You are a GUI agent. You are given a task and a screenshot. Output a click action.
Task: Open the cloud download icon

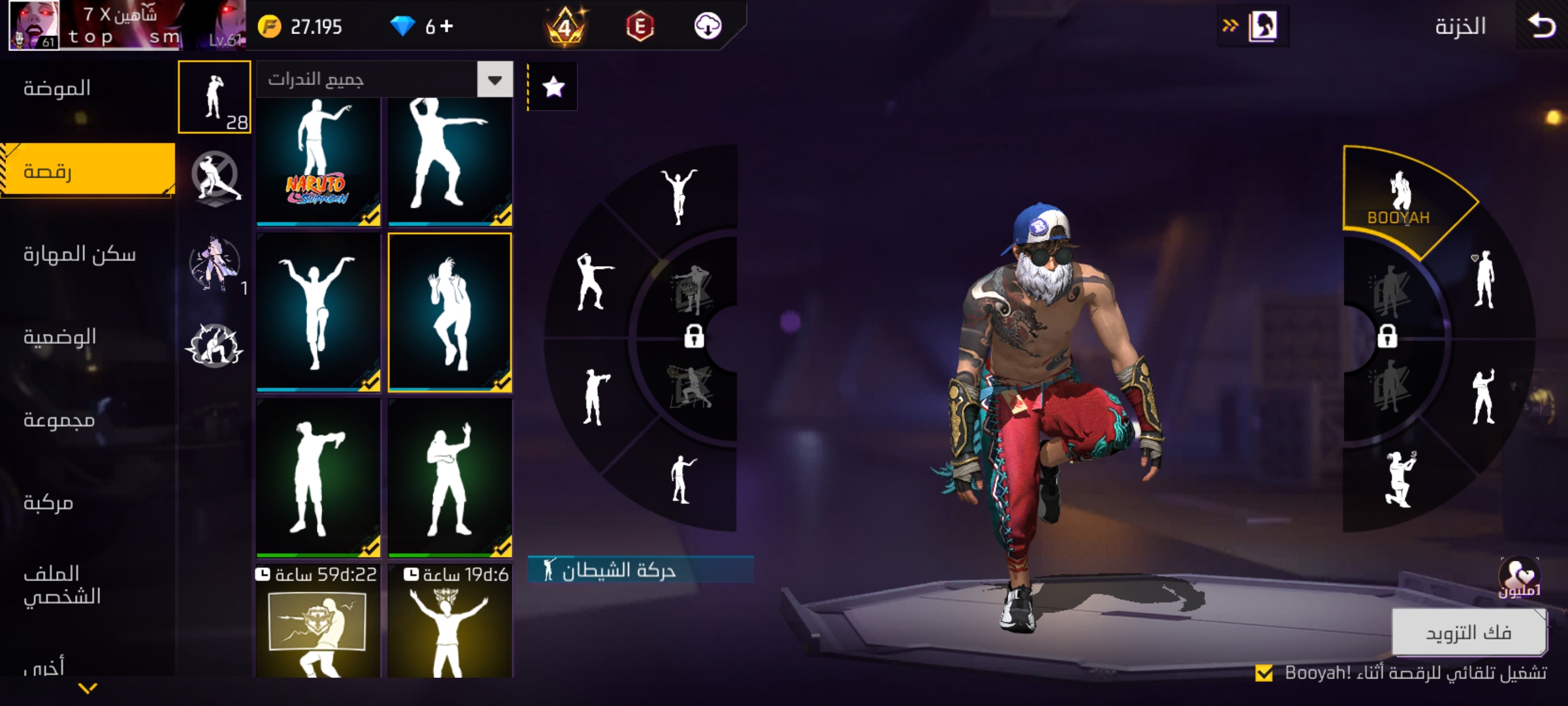tap(708, 26)
